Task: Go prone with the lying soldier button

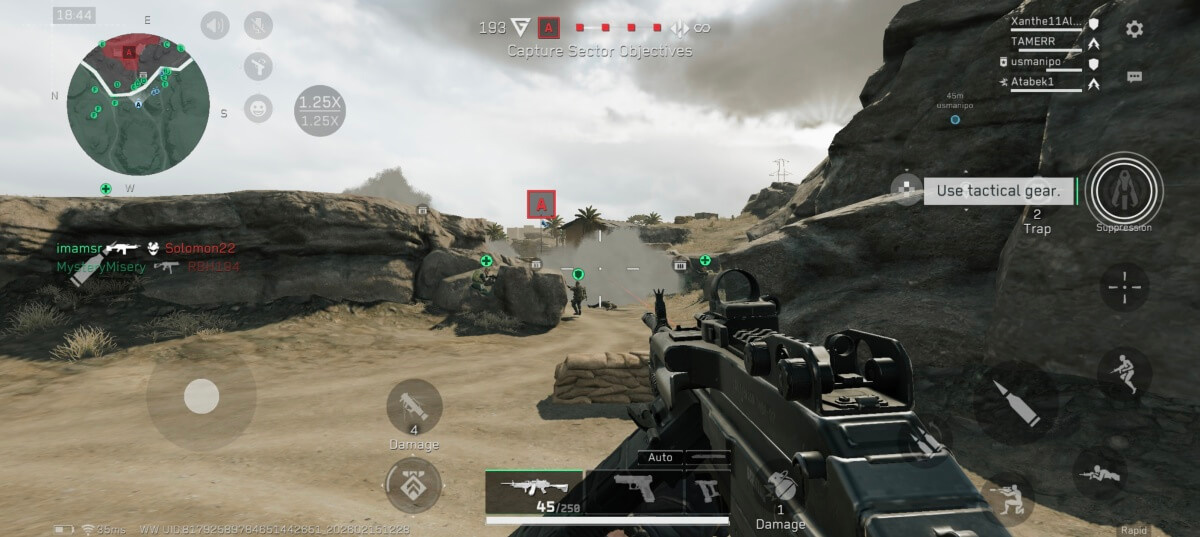Action: (x=1100, y=473)
